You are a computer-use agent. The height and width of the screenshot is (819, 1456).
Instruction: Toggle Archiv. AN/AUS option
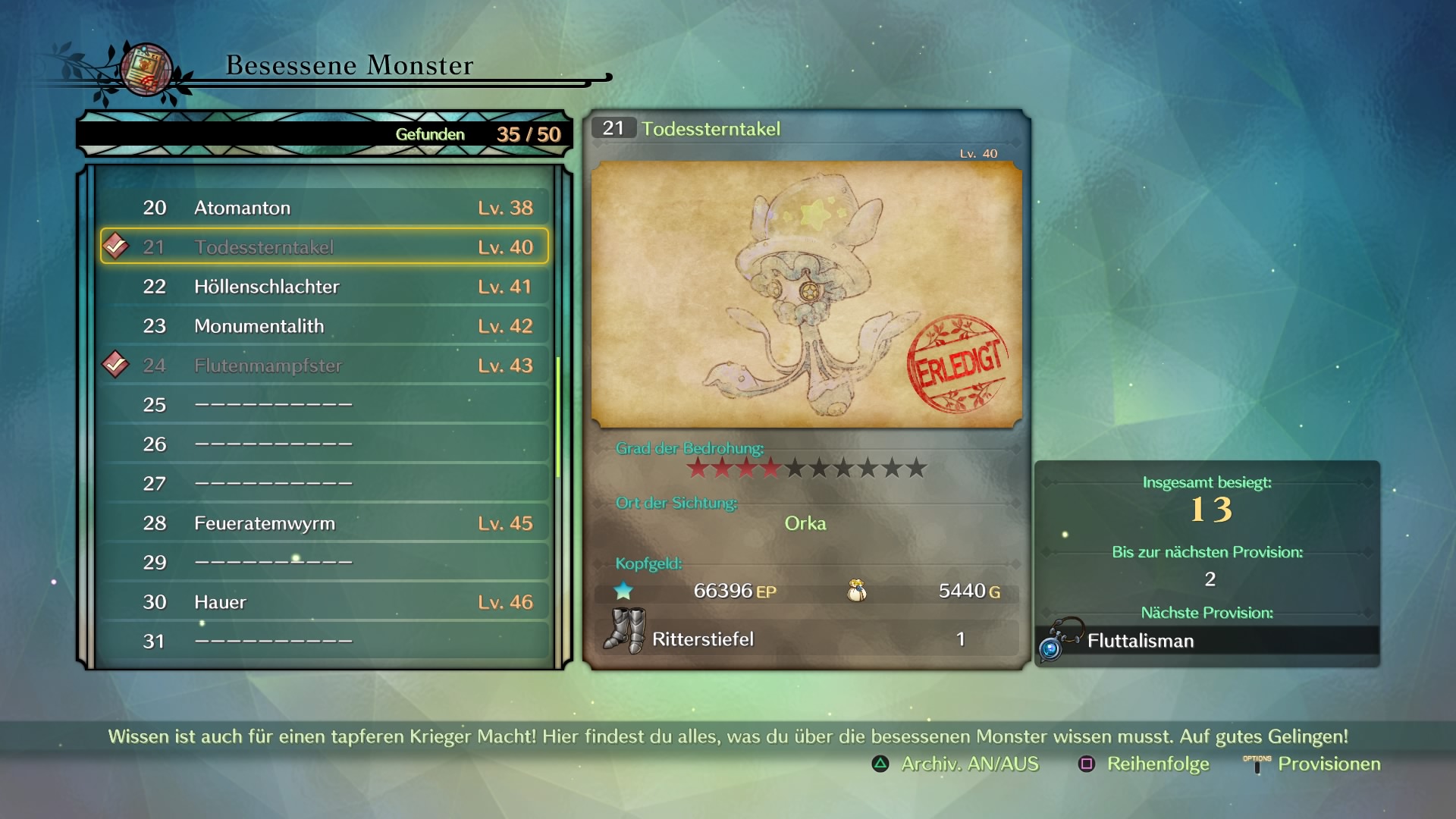click(955, 764)
